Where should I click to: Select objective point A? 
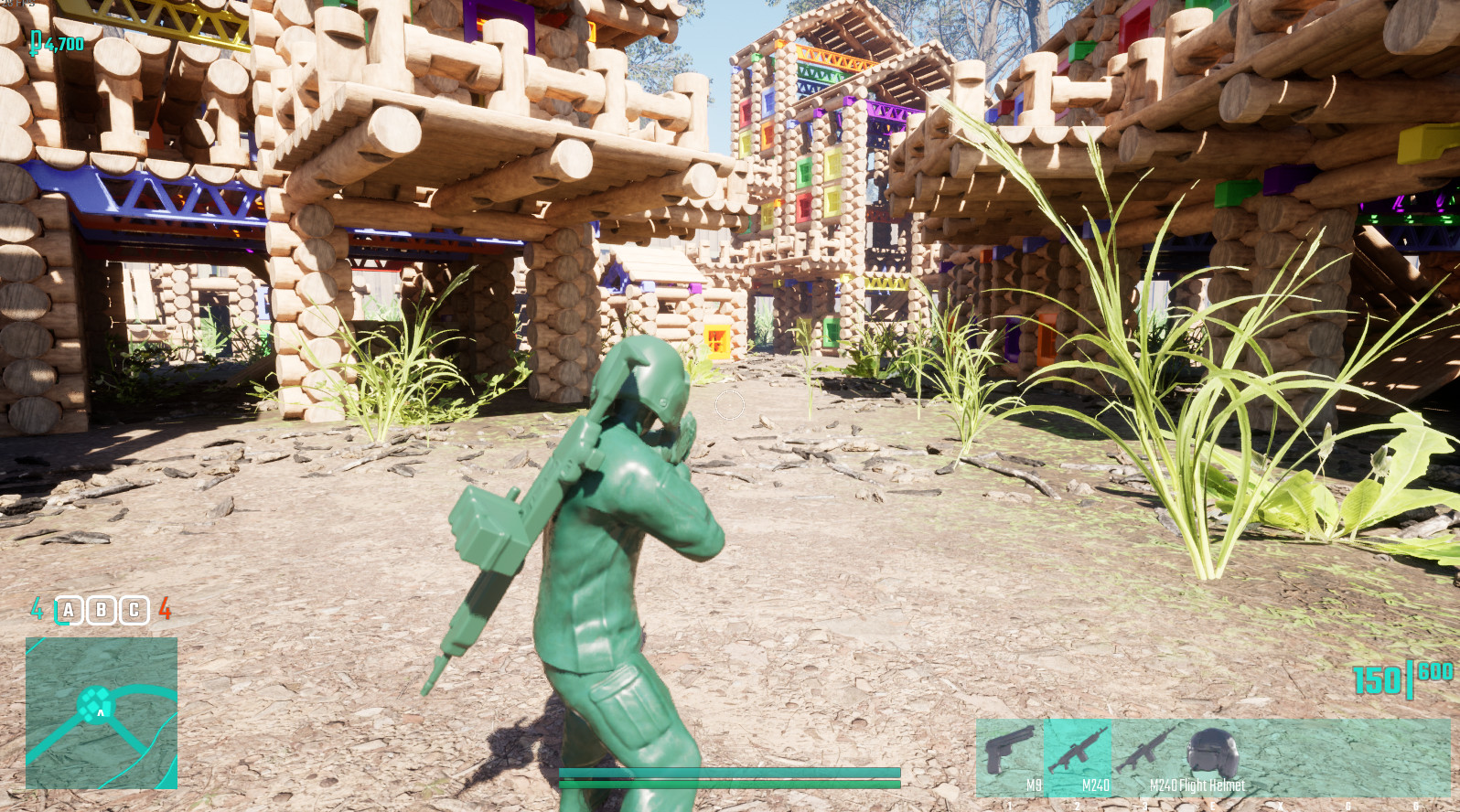[x=70, y=610]
